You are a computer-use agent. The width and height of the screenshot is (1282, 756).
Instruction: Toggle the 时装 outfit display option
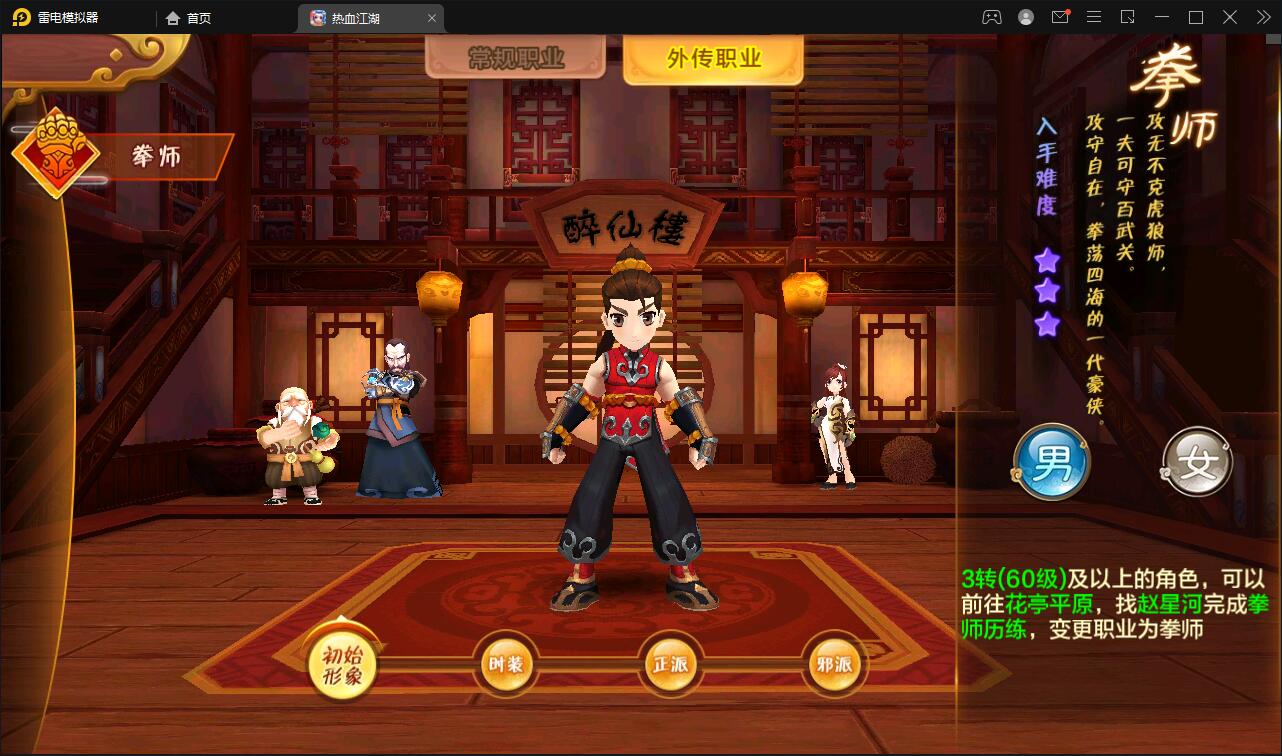508,664
